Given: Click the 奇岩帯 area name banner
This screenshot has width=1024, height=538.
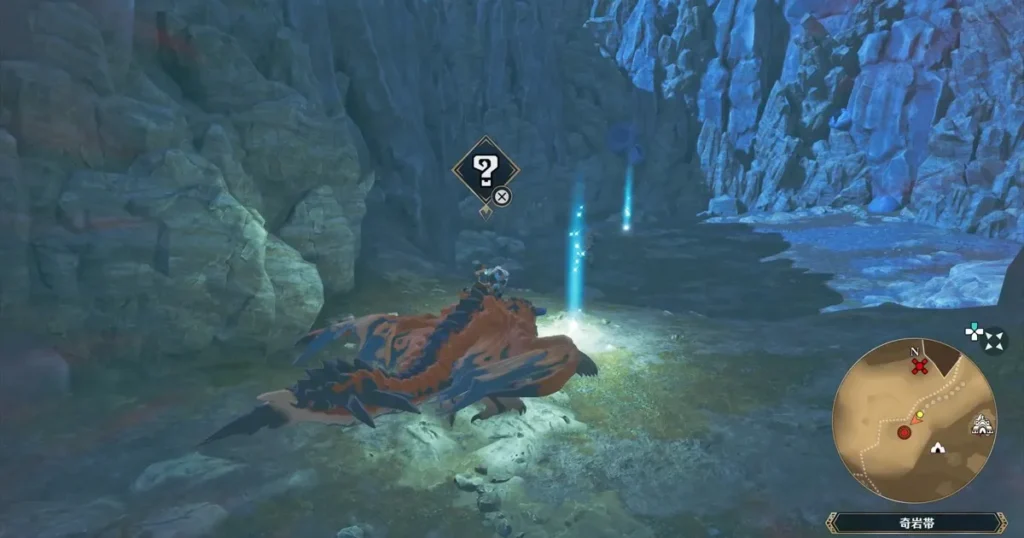Looking at the screenshot, I should coord(915,522).
